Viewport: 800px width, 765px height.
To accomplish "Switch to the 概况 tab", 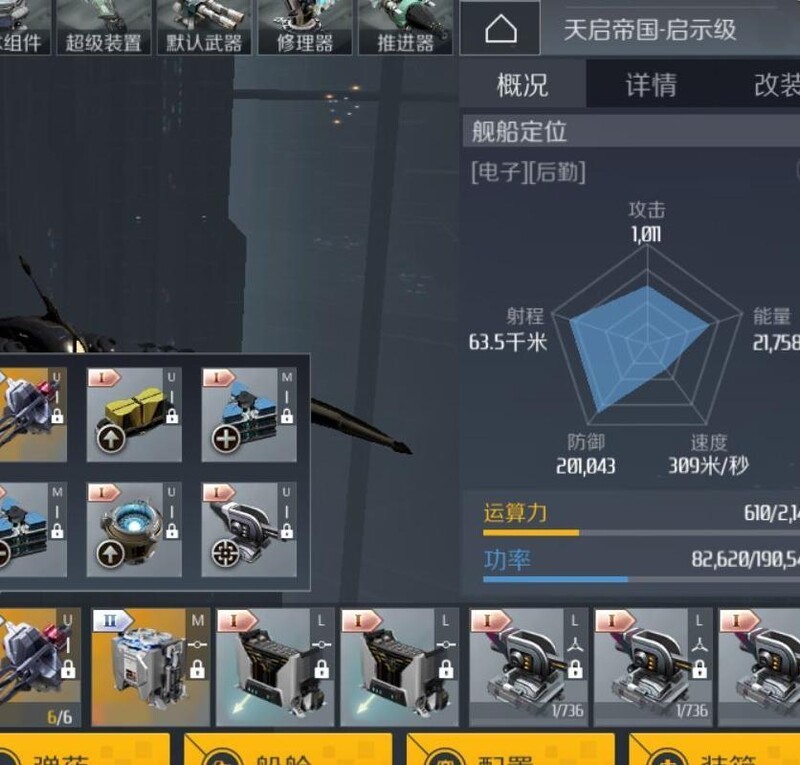I will pyautogui.click(x=522, y=85).
